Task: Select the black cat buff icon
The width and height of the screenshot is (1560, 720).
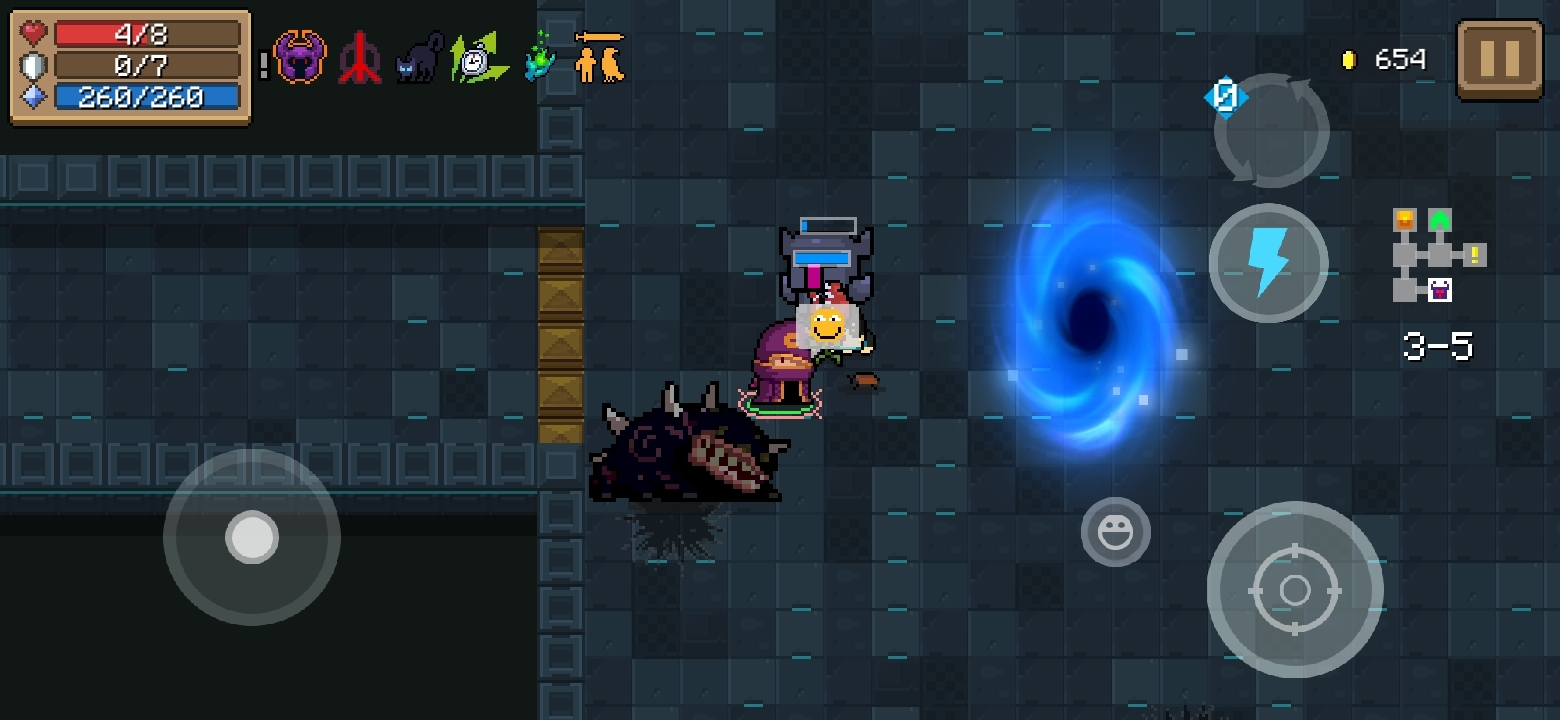Action: coord(419,58)
